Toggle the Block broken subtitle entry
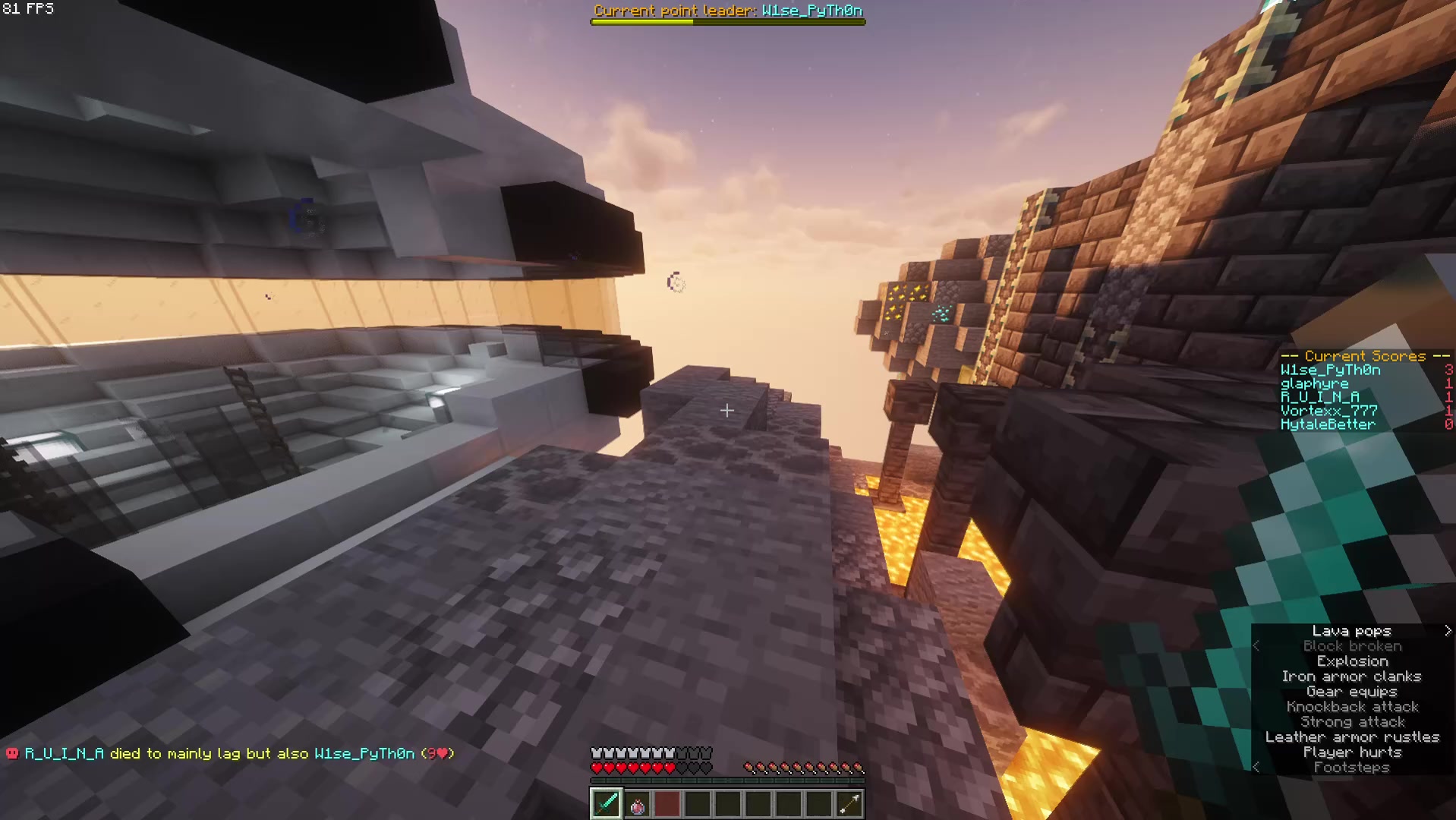Image resolution: width=1456 pixels, height=820 pixels. 1352,646
